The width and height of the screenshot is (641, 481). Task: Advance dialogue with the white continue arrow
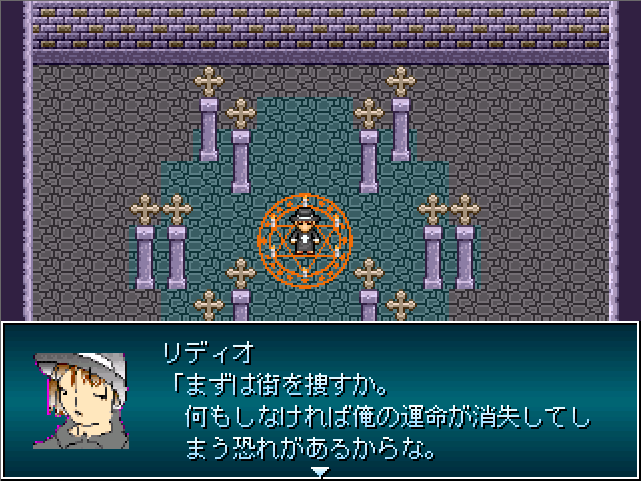(320, 471)
